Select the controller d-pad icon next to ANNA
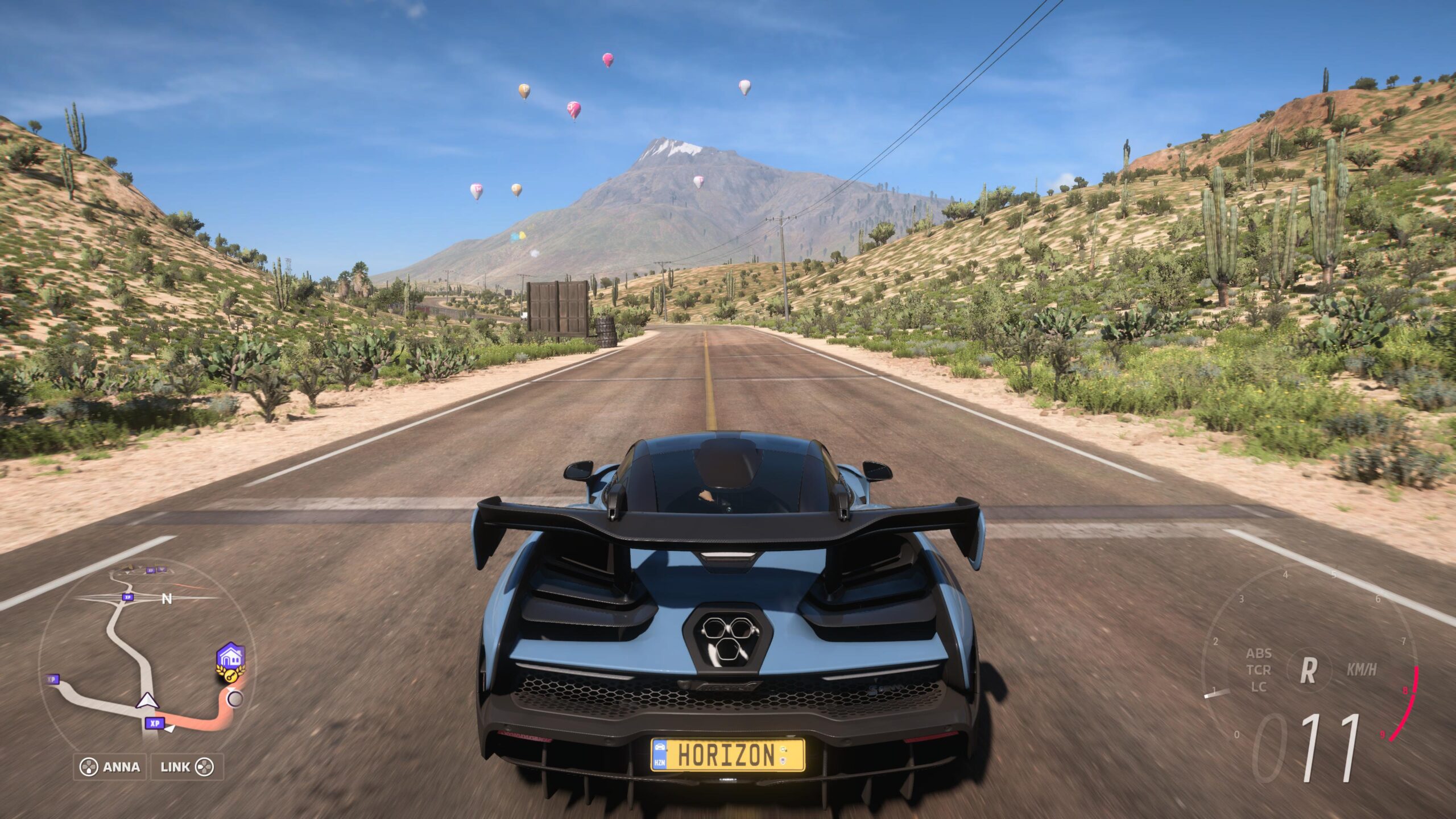This screenshot has width=1456, height=819. click(x=88, y=767)
